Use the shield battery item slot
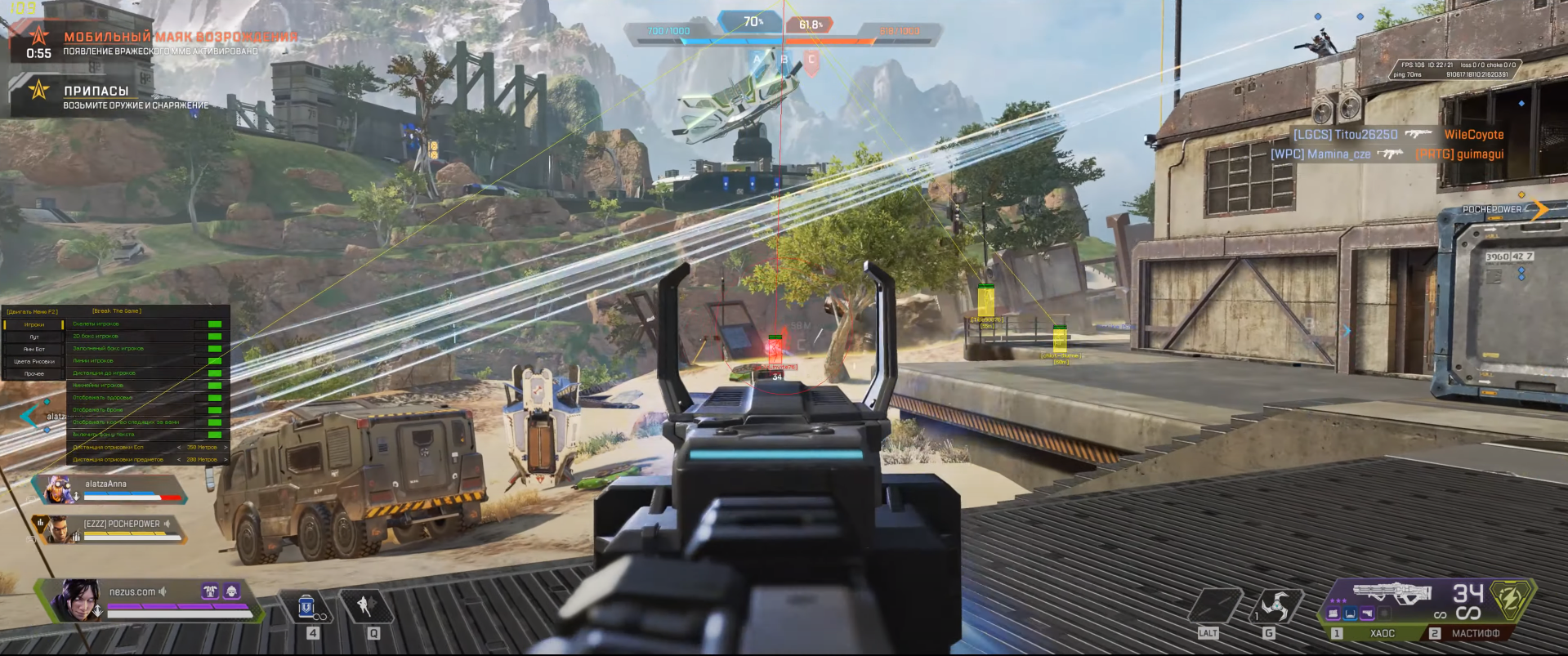Image resolution: width=1568 pixels, height=656 pixels. (x=307, y=608)
